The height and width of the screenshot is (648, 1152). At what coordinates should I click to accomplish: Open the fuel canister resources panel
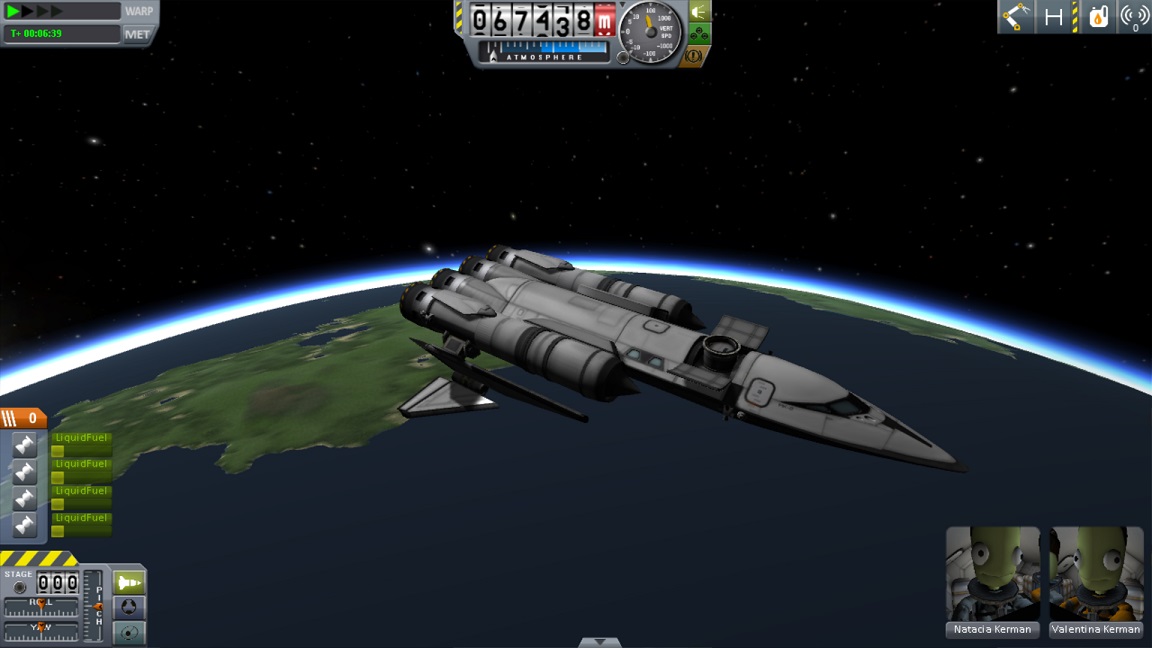click(1098, 17)
